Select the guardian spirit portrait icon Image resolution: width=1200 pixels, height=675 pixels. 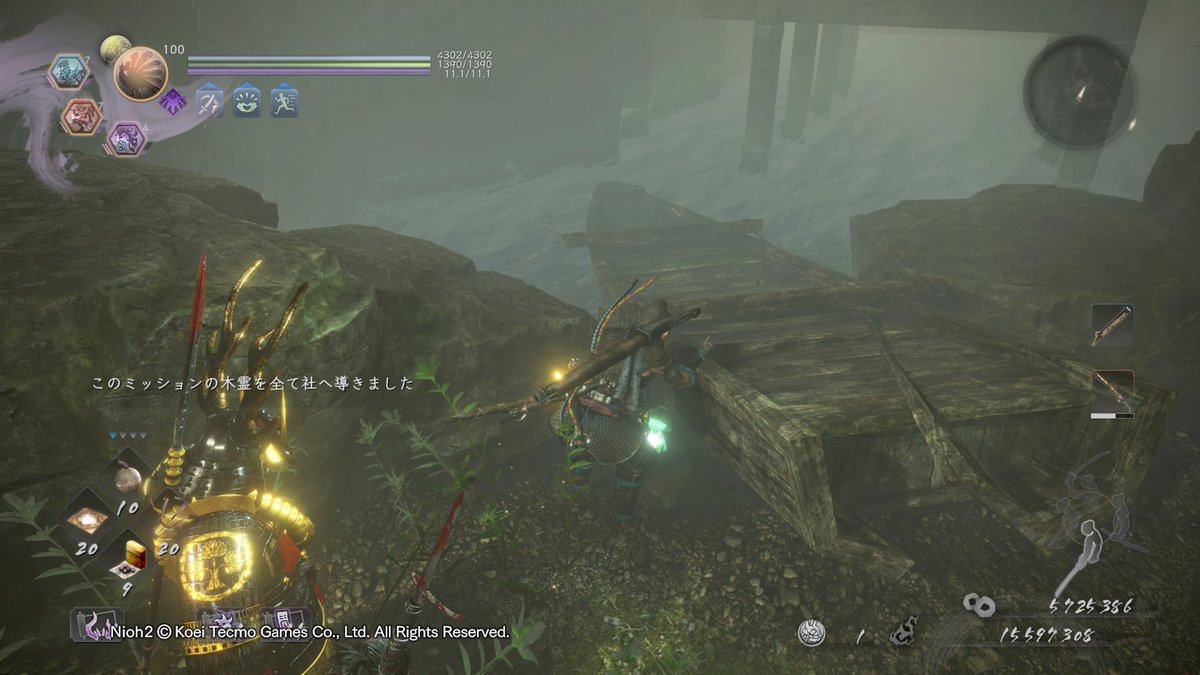[140, 73]
